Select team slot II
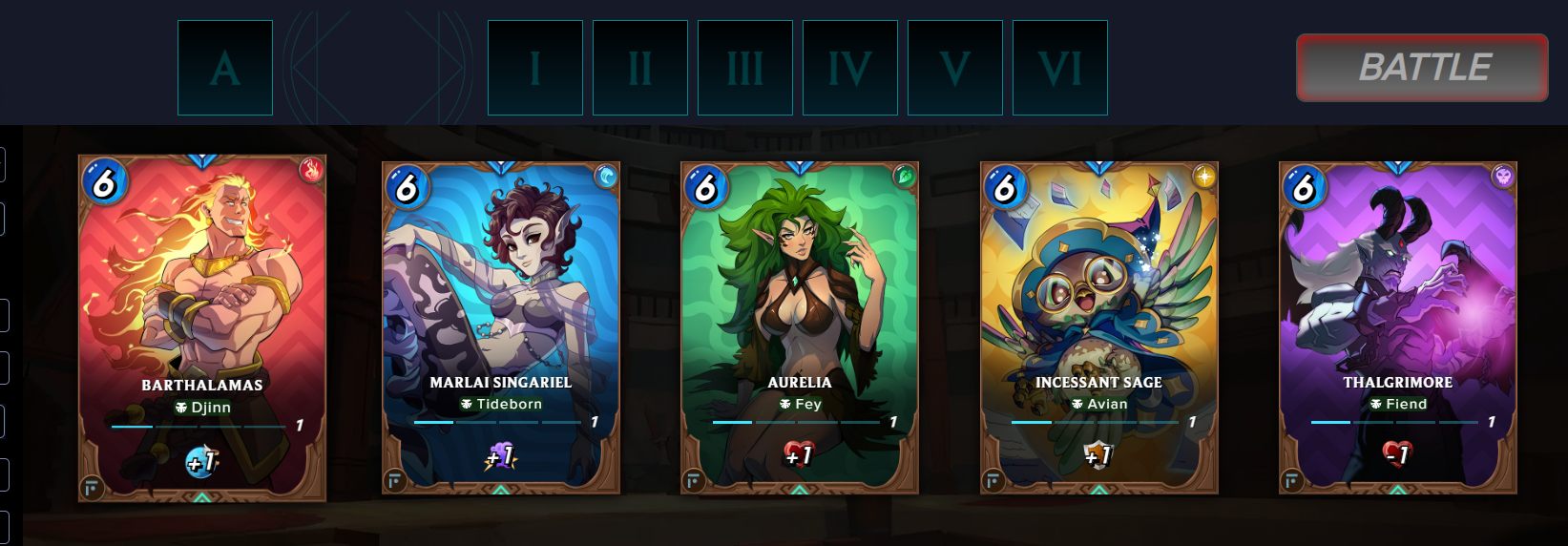Viewport: 1568px width, 546px height. (640, 68)
